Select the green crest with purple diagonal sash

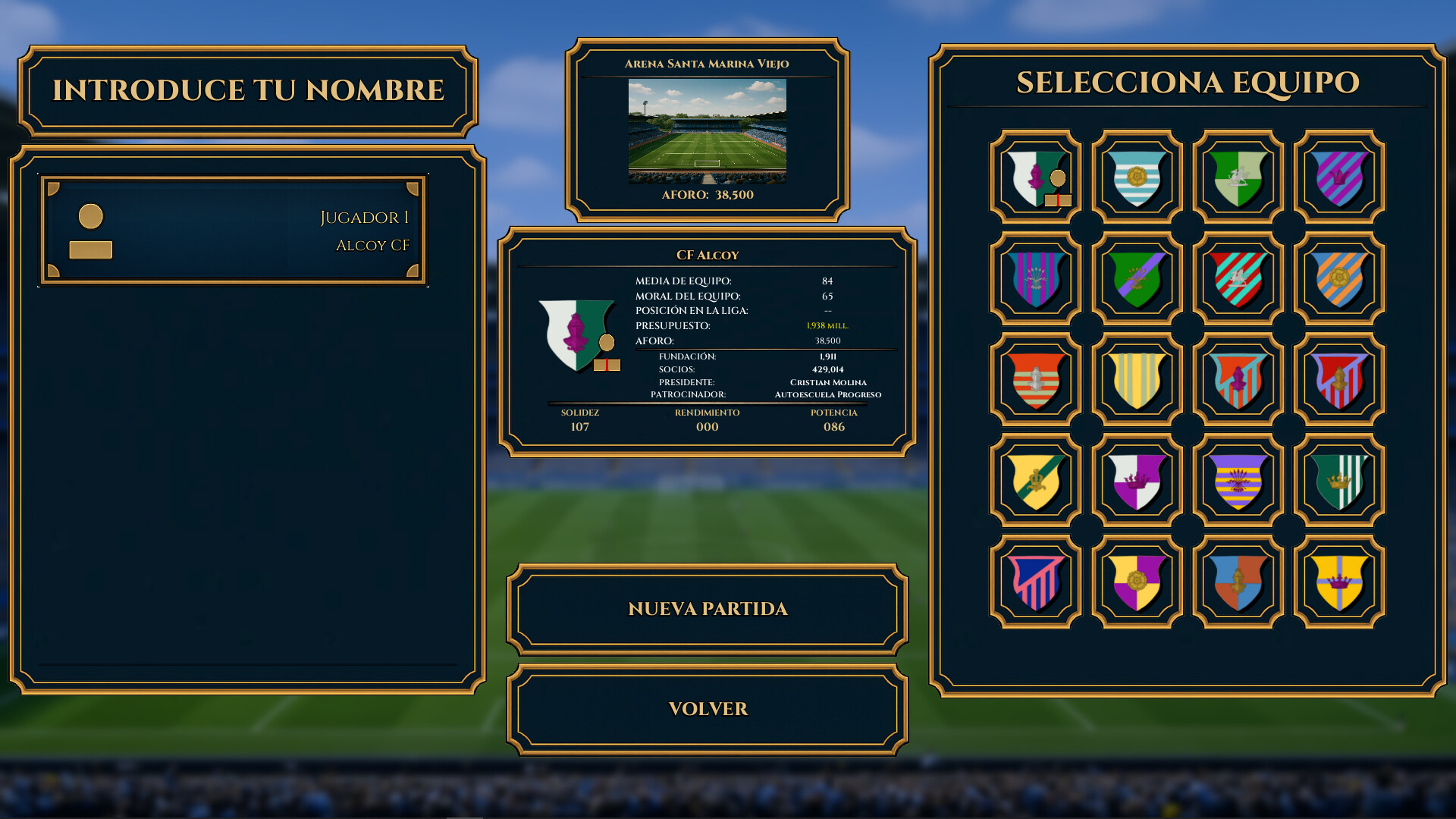(1135, 277)
